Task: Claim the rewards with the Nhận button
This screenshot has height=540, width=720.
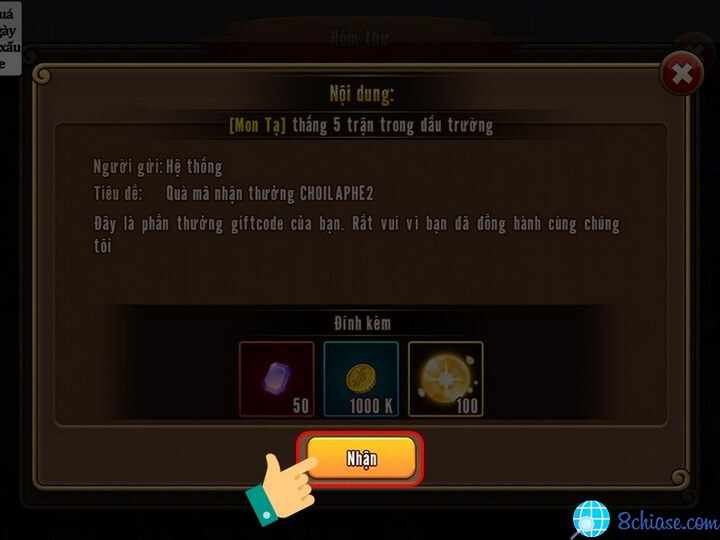Action: click(x=361, y=459)
